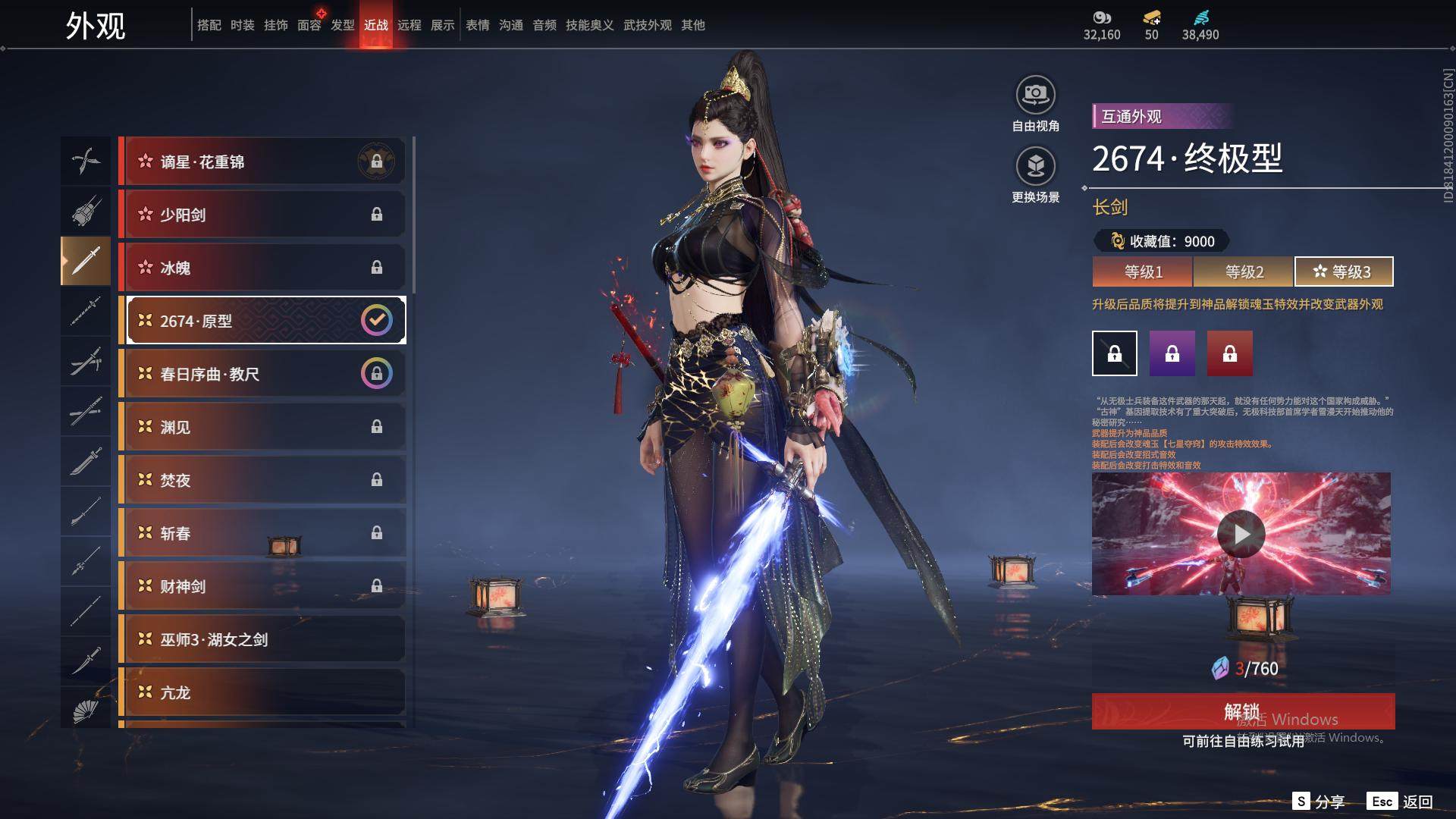This screenshot has width=1456, height=819.
Task: Unlock the skin with the 解锁 button
Action: coord(1243,711)
